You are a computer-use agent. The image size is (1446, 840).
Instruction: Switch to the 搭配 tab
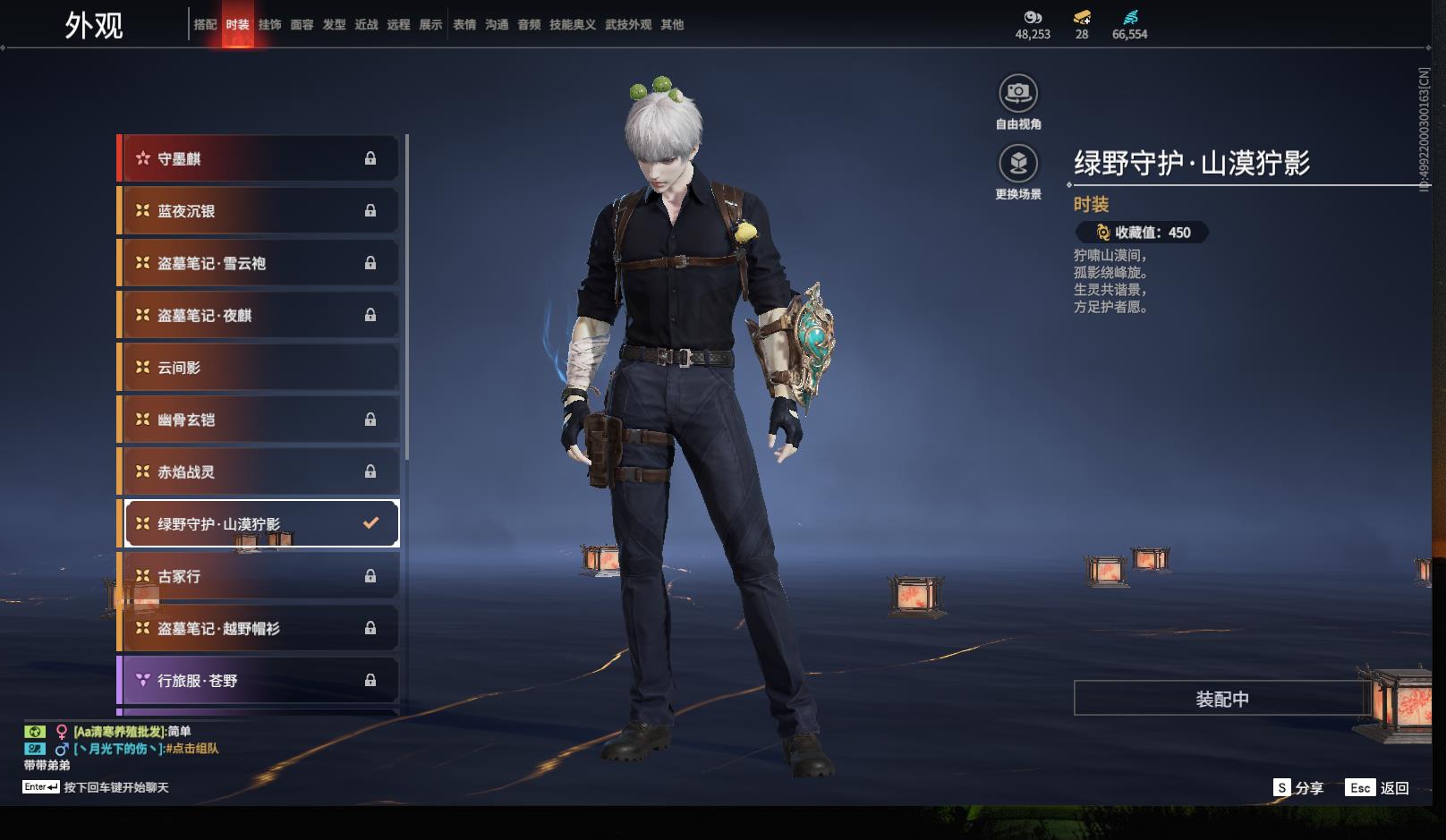[x=205, y=25]
